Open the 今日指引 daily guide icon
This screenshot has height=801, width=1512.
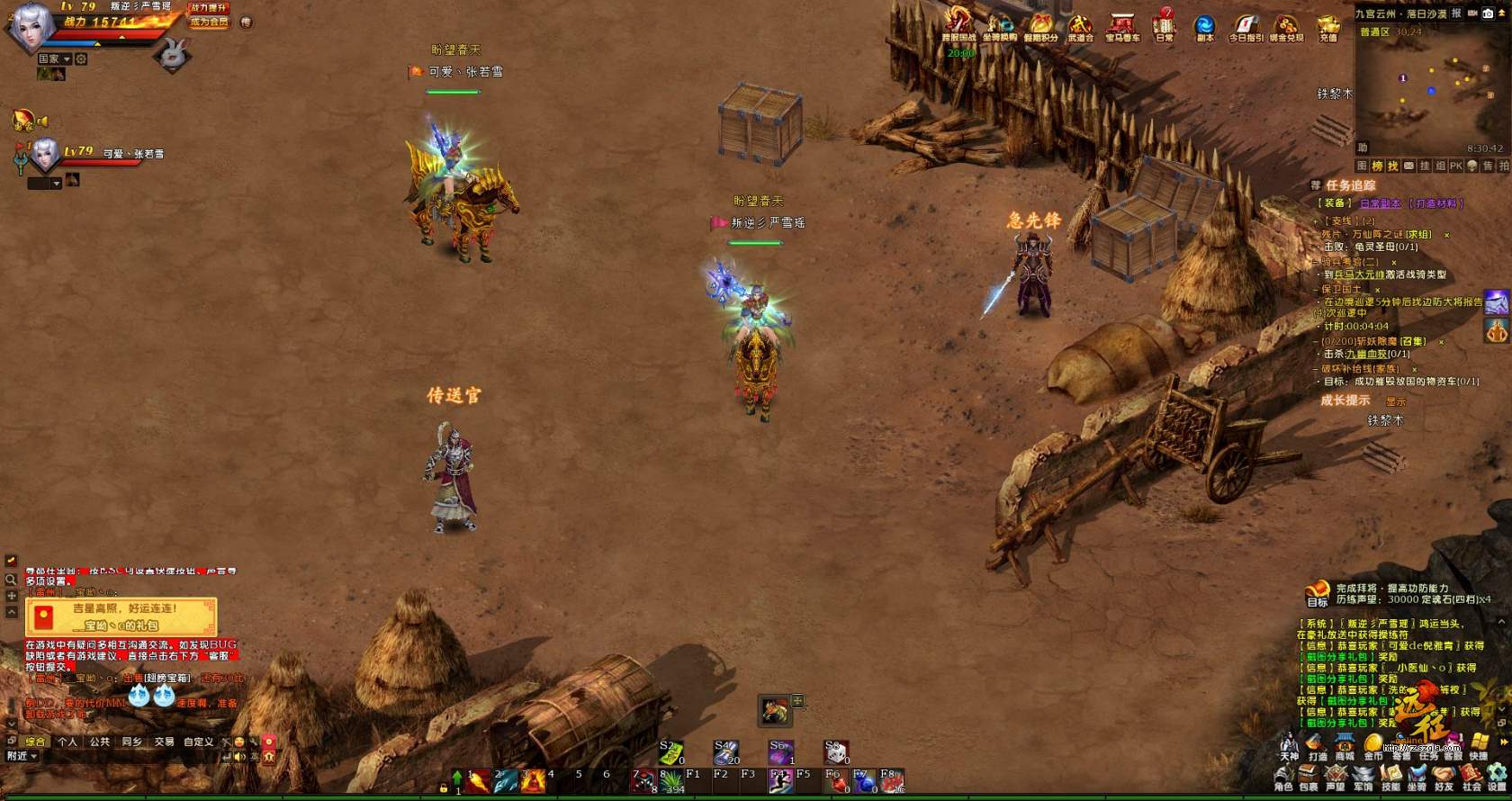tap(1246, 26)
